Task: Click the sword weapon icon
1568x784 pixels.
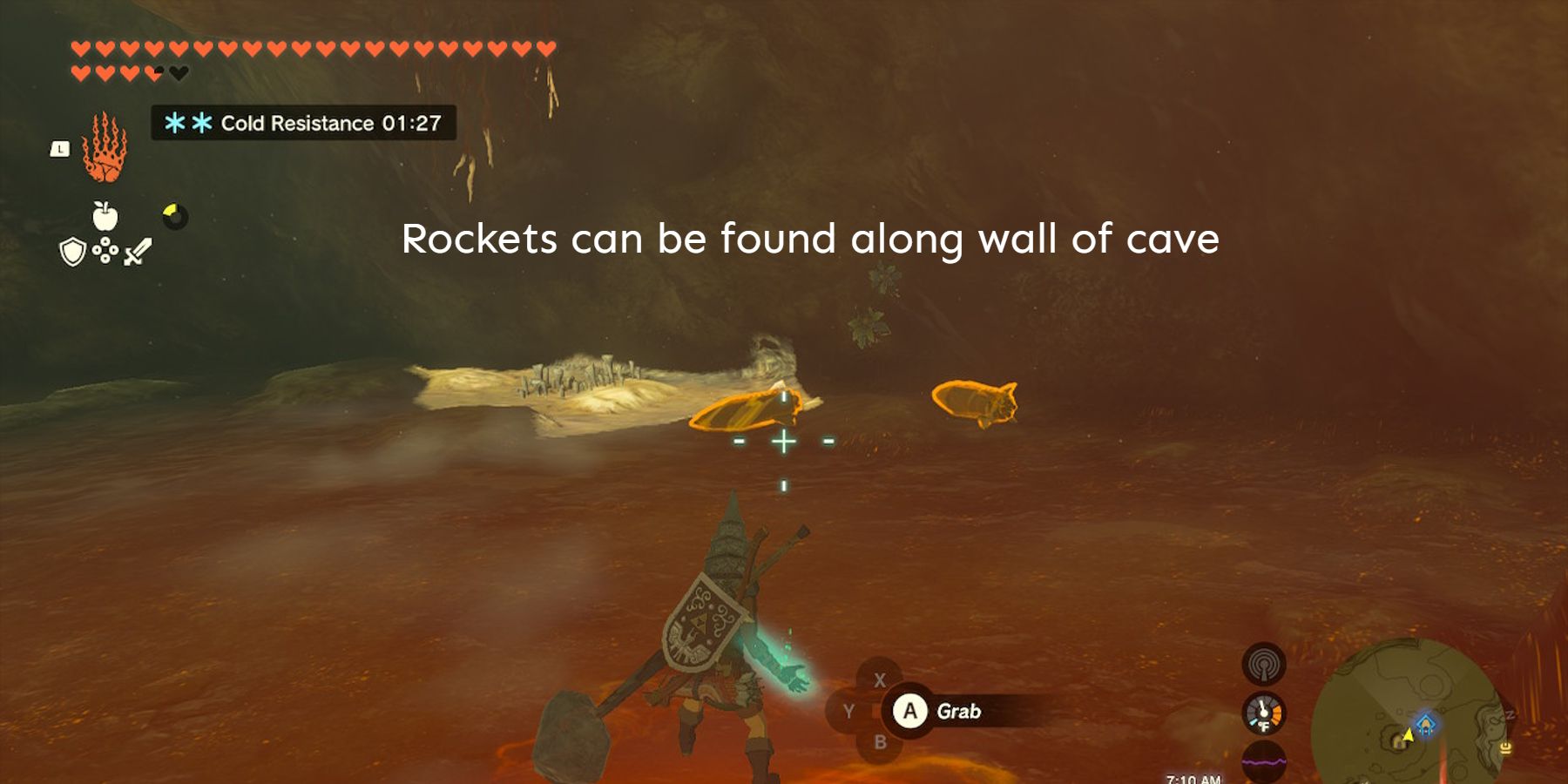Action: click(137, 248)
